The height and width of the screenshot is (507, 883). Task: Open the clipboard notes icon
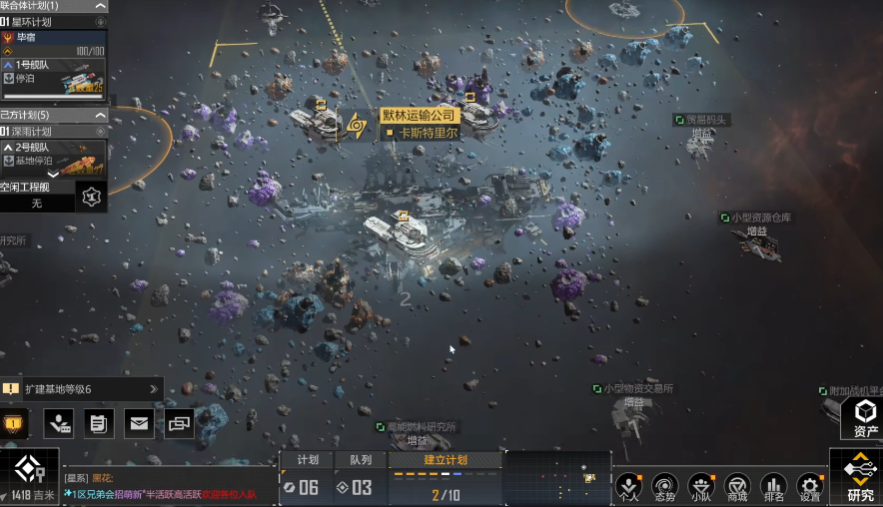(99, 423)
